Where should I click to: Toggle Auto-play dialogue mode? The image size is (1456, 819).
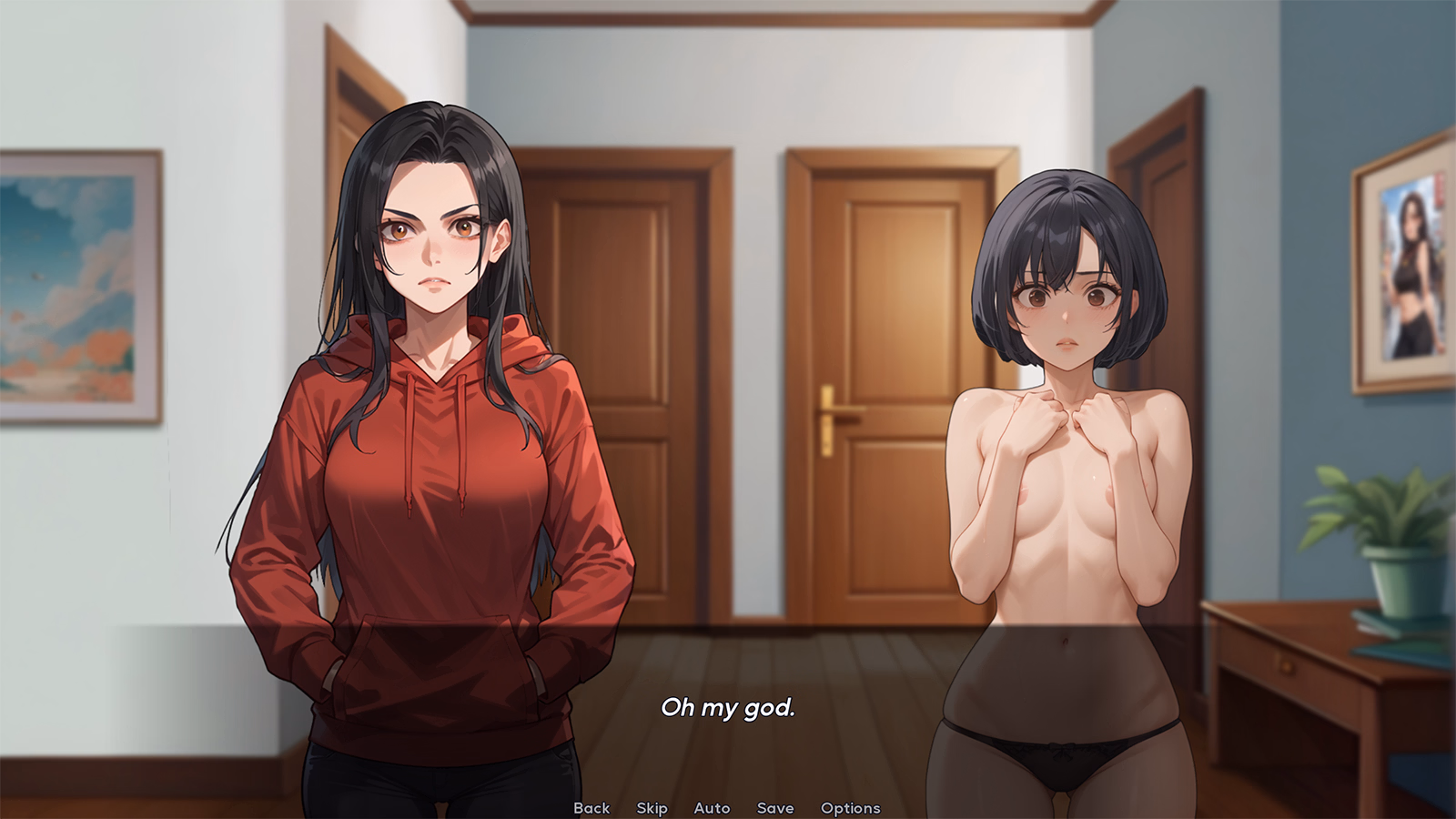(x=713, y=807)
